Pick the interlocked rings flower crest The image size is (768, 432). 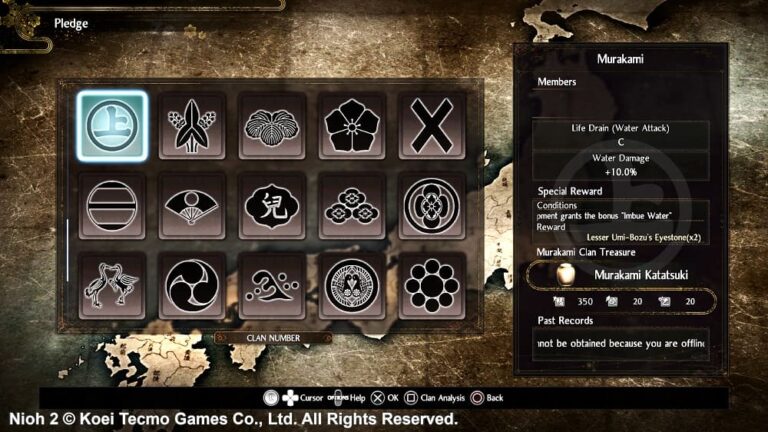432,206
